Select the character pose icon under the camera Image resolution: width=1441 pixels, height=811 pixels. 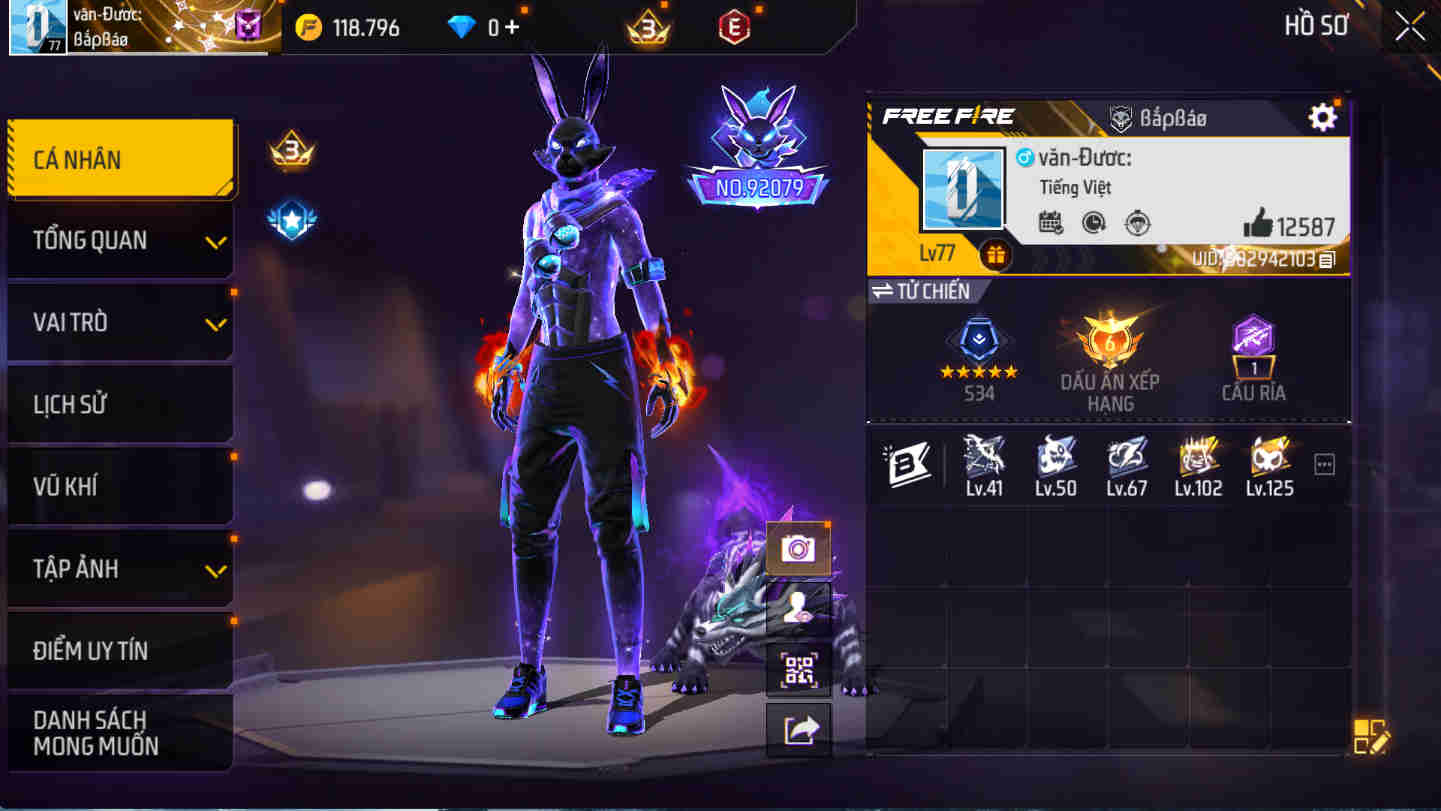point(797,608)
